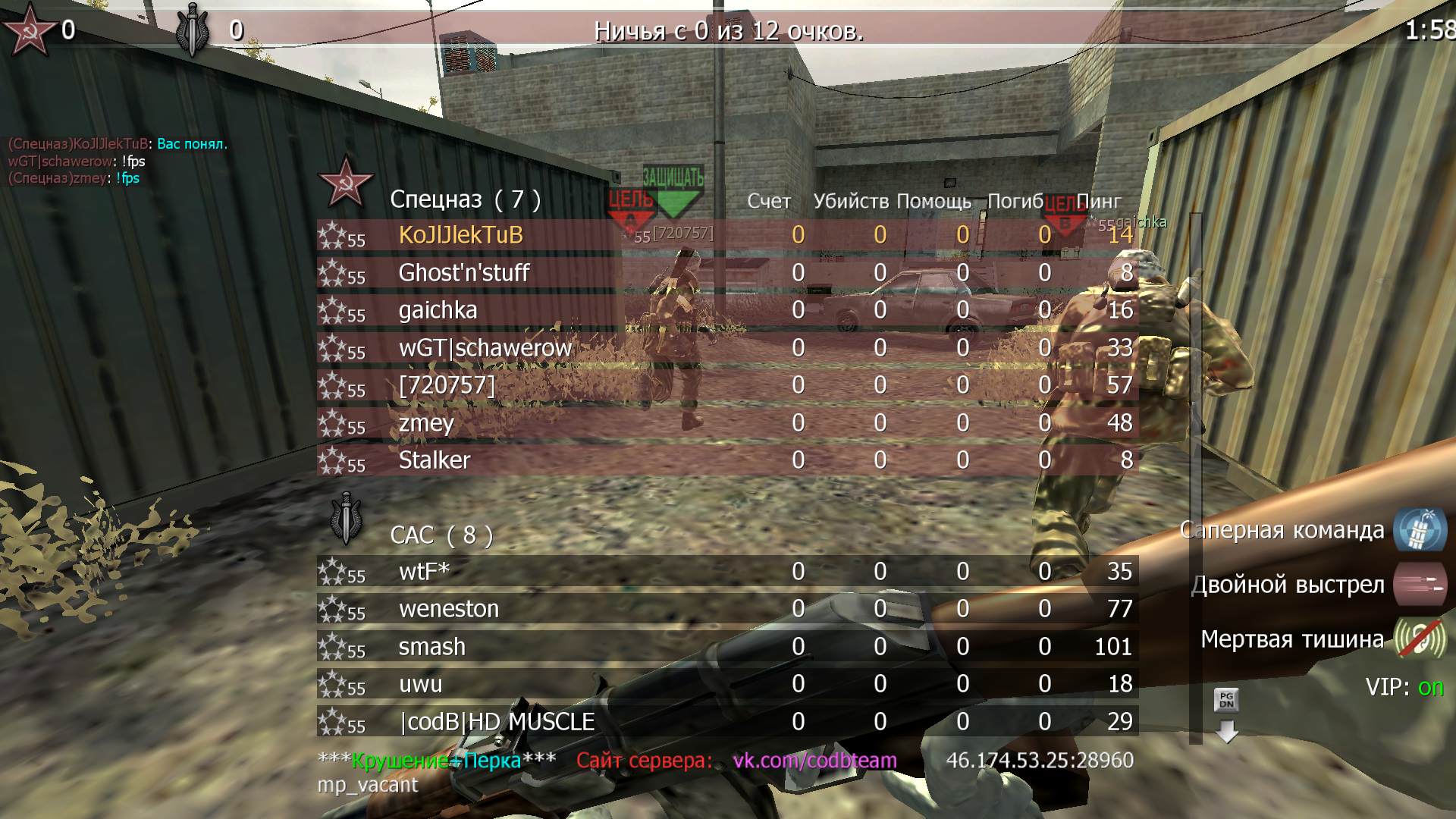Image resolution: width=1456 pixels, height=819 pixels.
Task: Open the vk.com/codbteam server link
Action: (x=814, y=761)
